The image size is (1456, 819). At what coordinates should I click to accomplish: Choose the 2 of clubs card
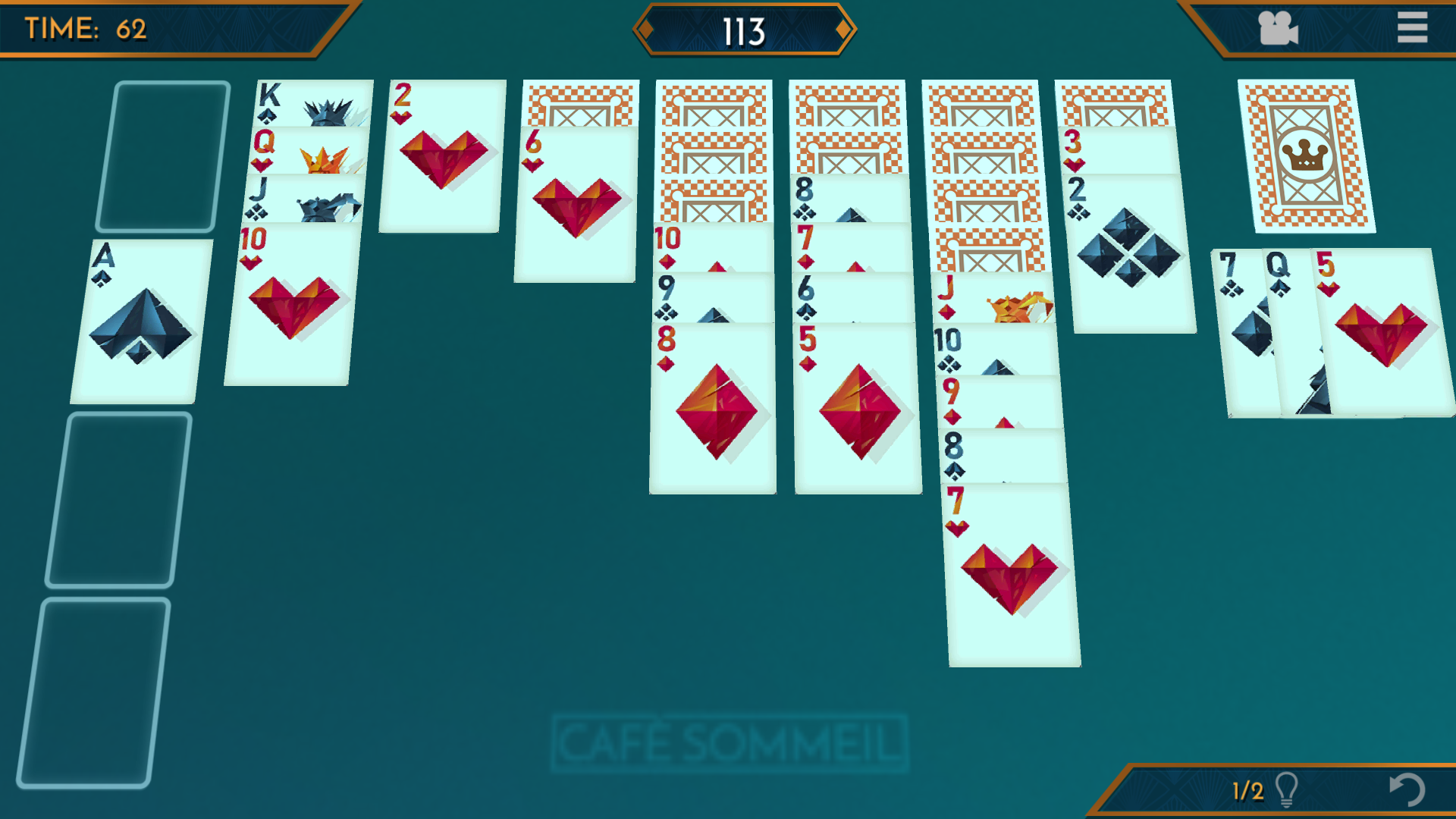[1130, 254]
